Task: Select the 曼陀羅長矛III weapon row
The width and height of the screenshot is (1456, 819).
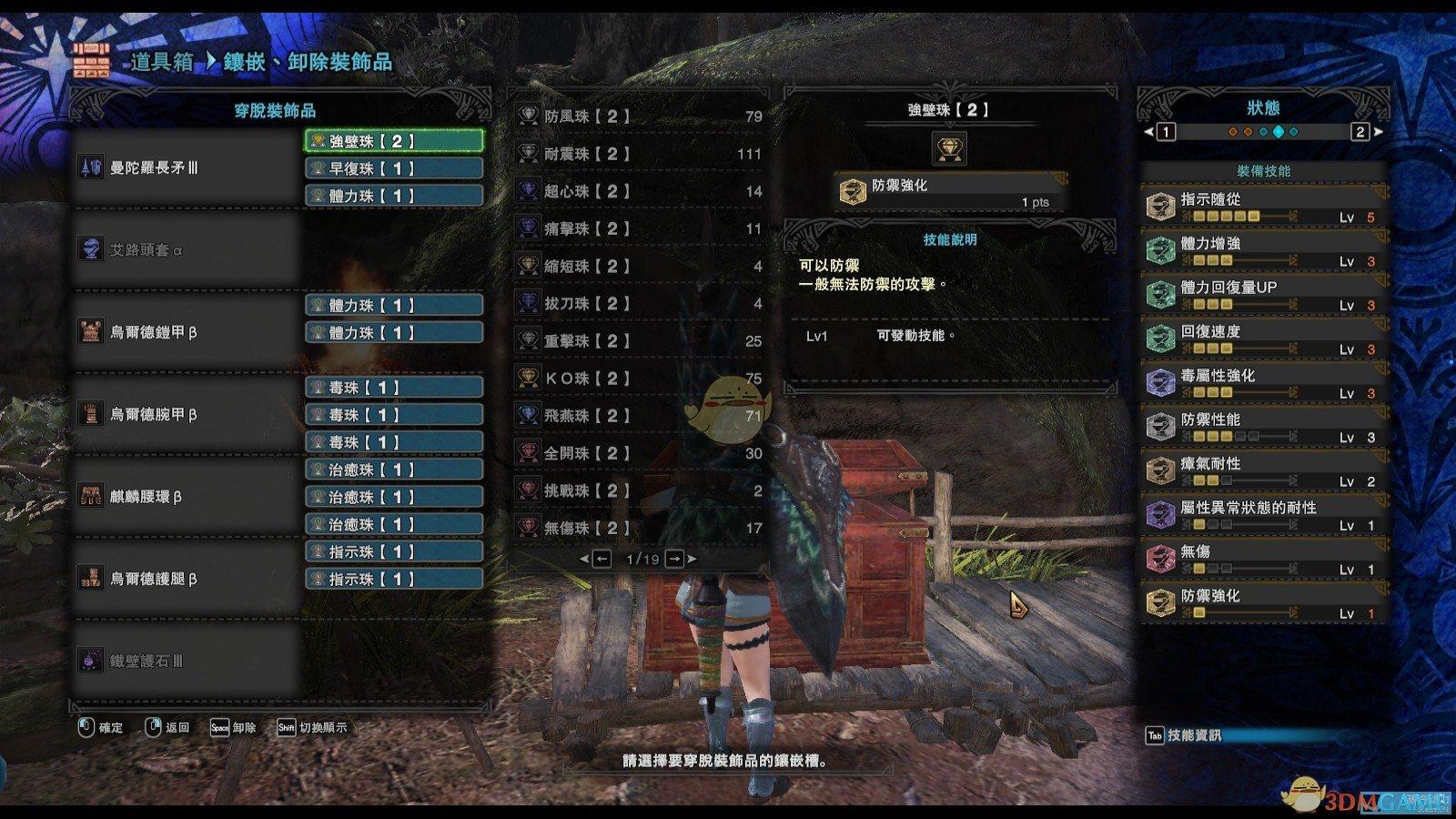Action: (x=187, y=168)
